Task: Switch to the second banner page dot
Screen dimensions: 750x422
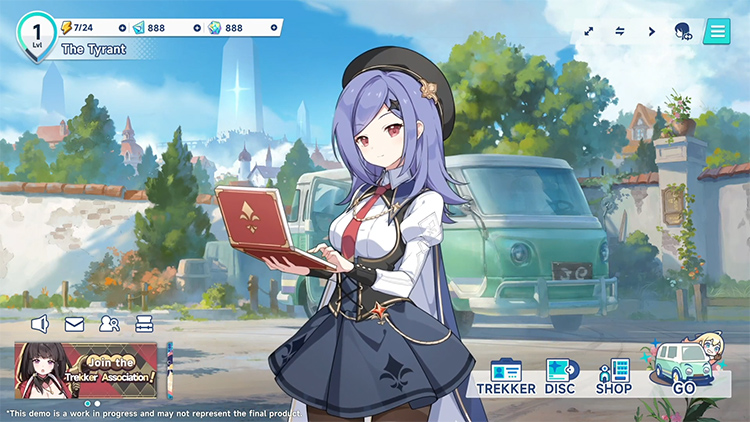Action: 97,403
